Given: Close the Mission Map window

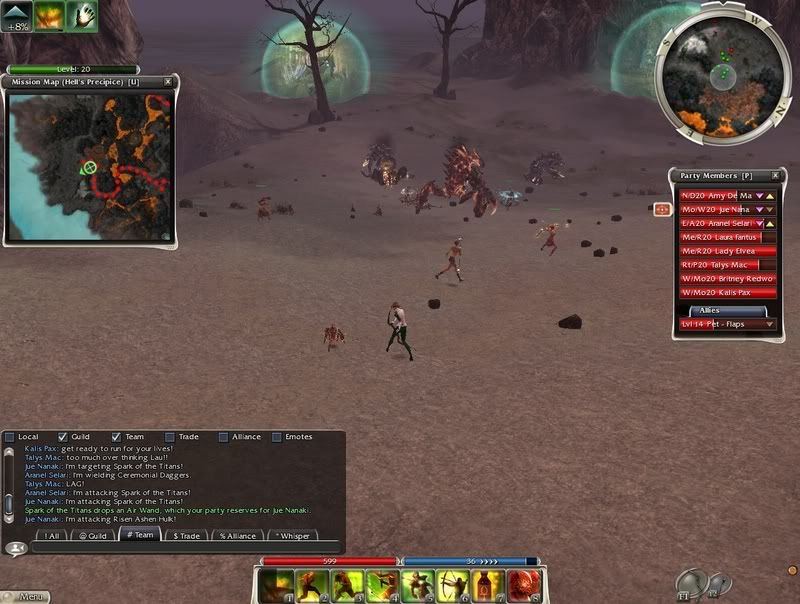Looking at the screenshot, I should (x=168, y=81).
